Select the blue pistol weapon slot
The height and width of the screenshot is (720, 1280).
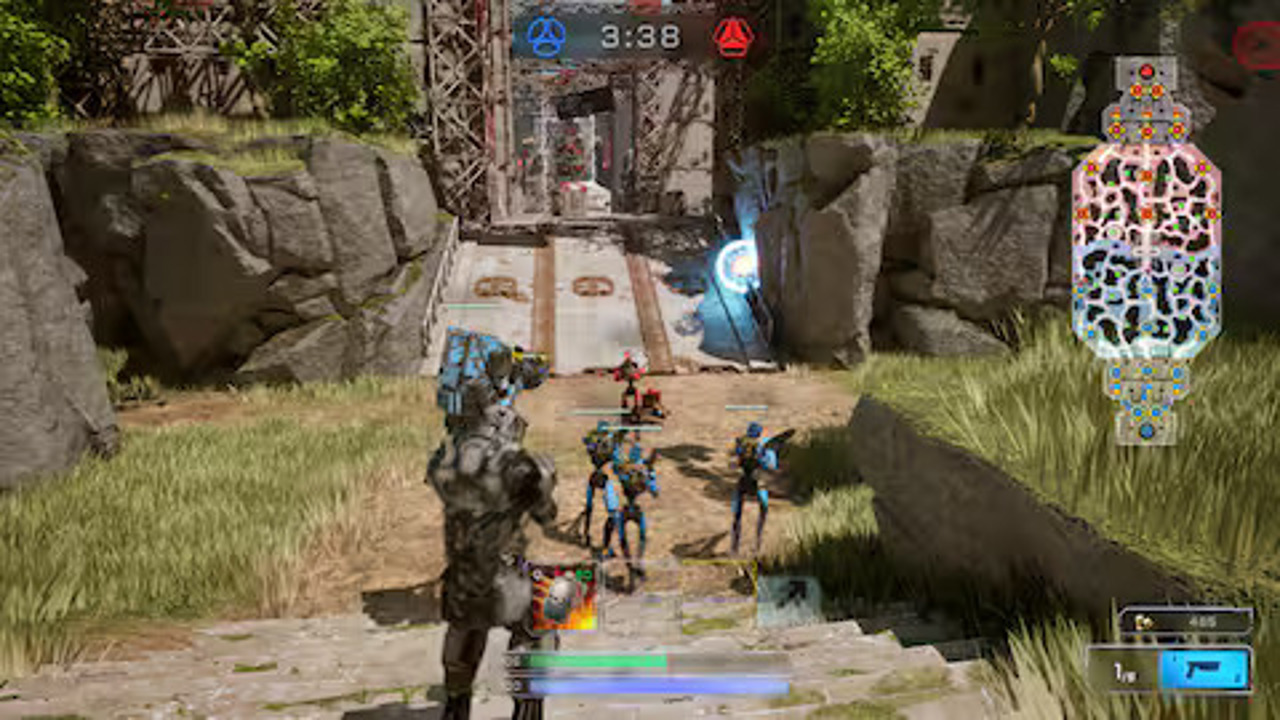1205,669
